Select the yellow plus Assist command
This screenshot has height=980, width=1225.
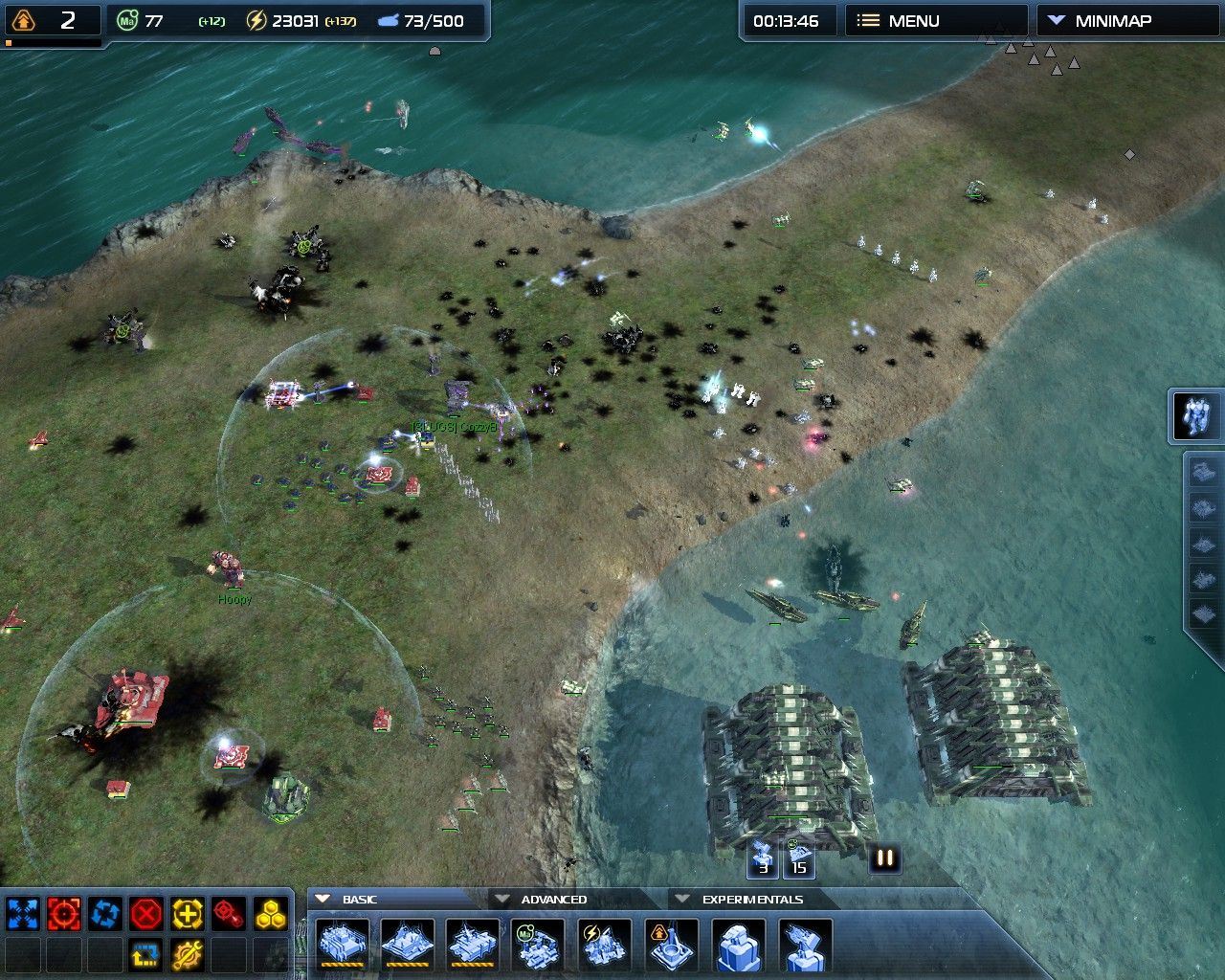tap(188, 914)
